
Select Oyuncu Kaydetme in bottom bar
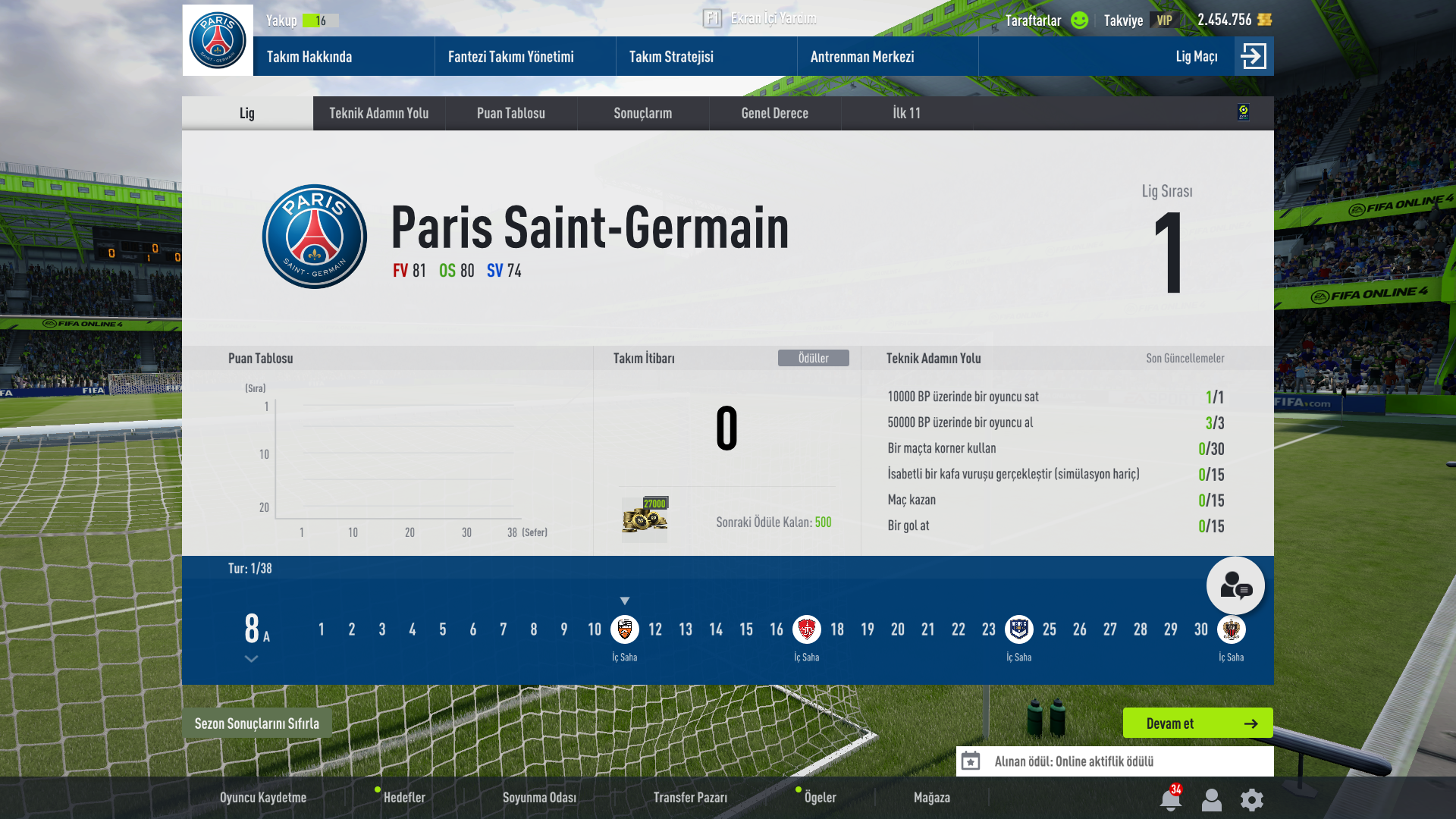point(263,798)
